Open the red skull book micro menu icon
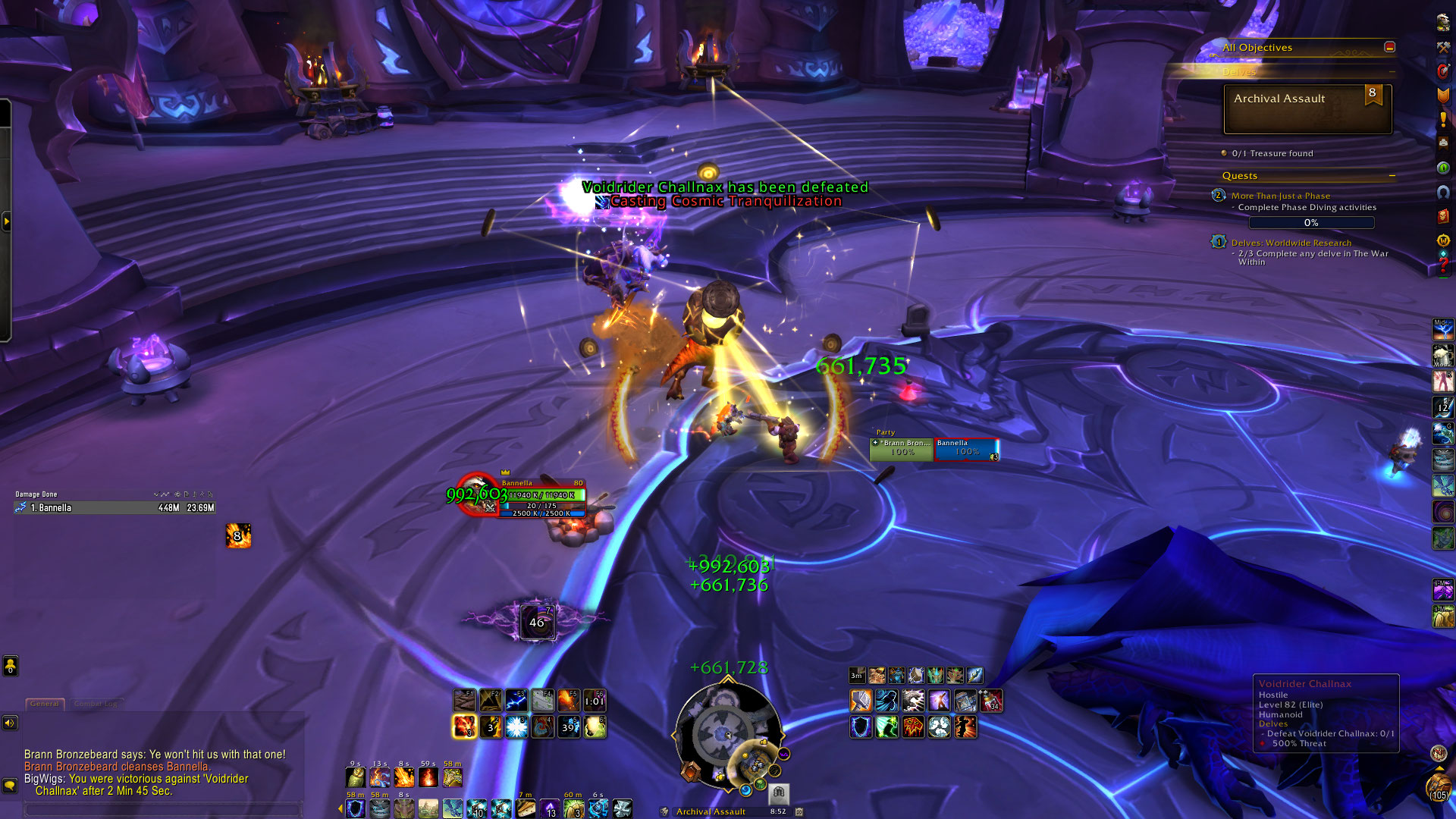 pyautogui.click(x=1442, y=216)
